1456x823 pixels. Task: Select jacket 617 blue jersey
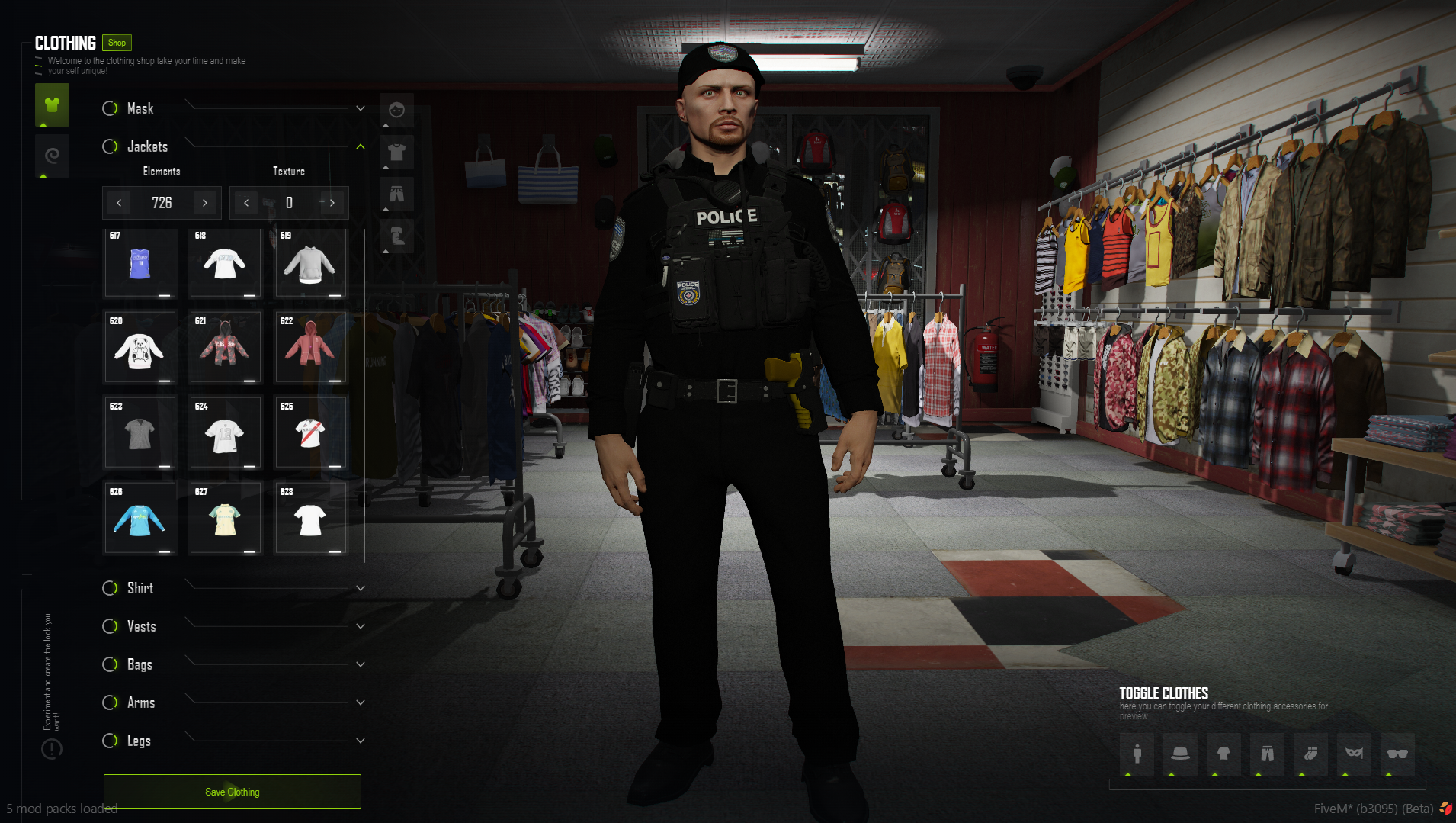click(140, 264)
